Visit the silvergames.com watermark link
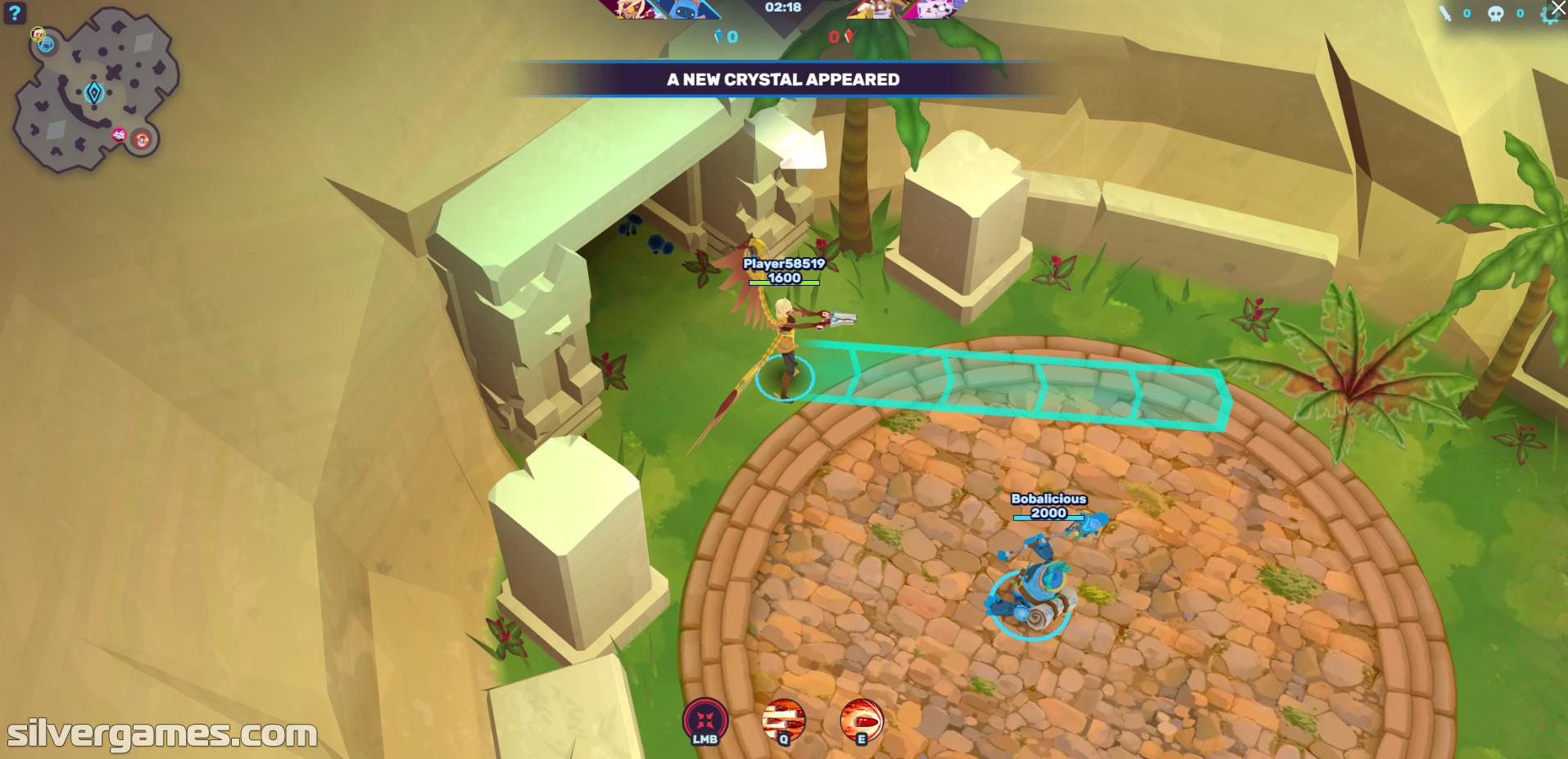 pyautogui.click(x=161, y=734)
